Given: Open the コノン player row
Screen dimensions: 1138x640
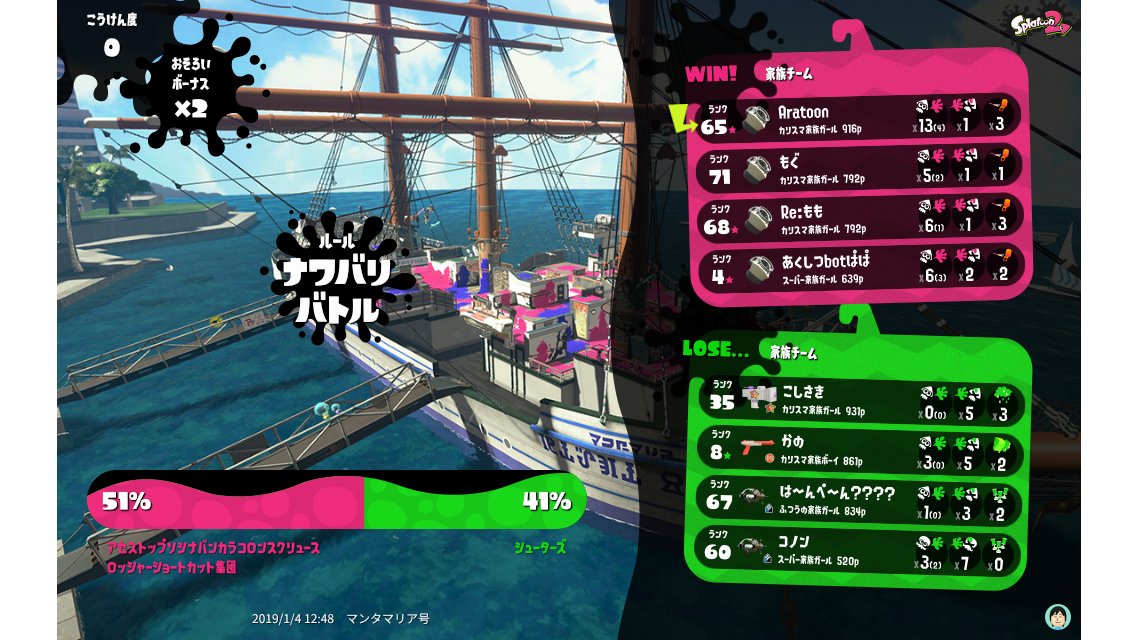Looking at the screenshot, I should (x=860, y=549).
